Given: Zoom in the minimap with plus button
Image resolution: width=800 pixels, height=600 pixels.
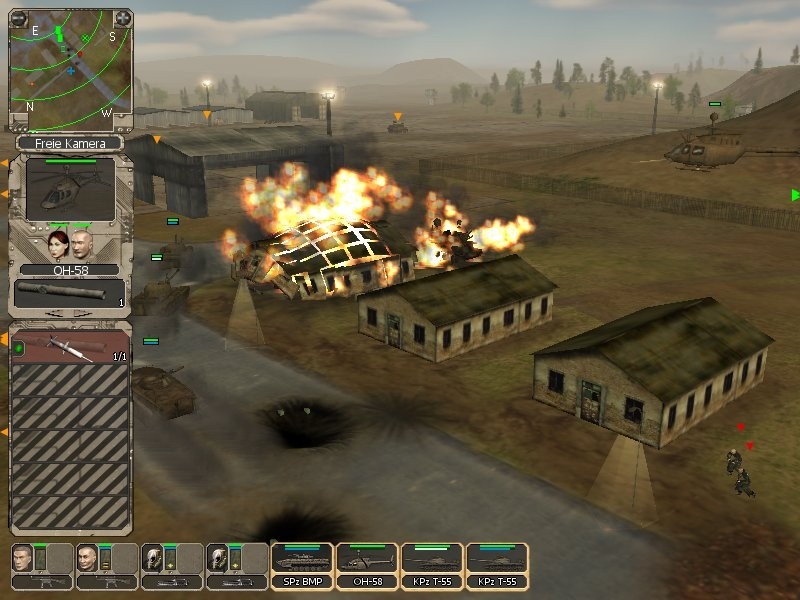Looking at the screenshot, I should (x=122, y=18).
